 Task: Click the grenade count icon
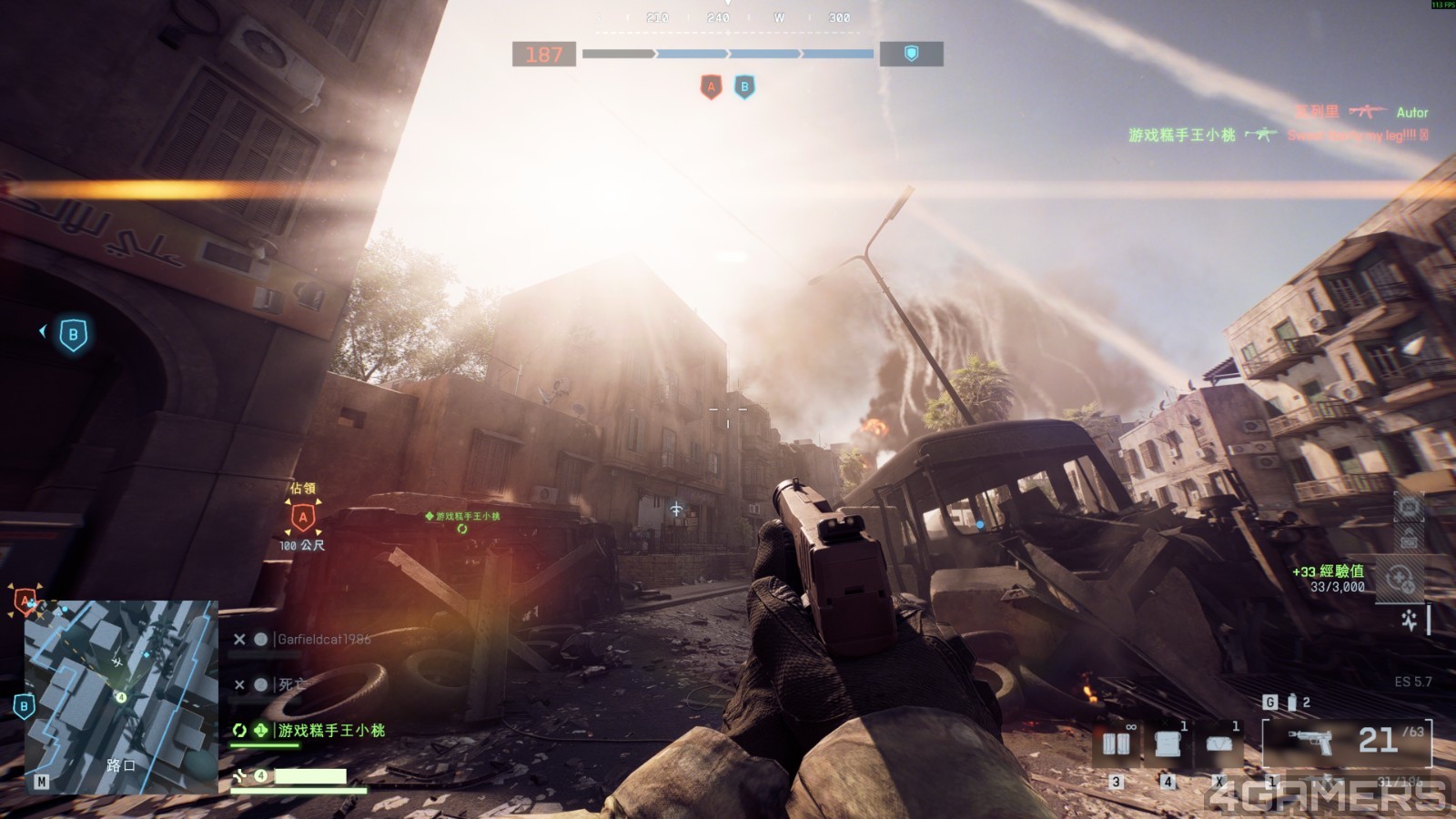pos(1291,703)
